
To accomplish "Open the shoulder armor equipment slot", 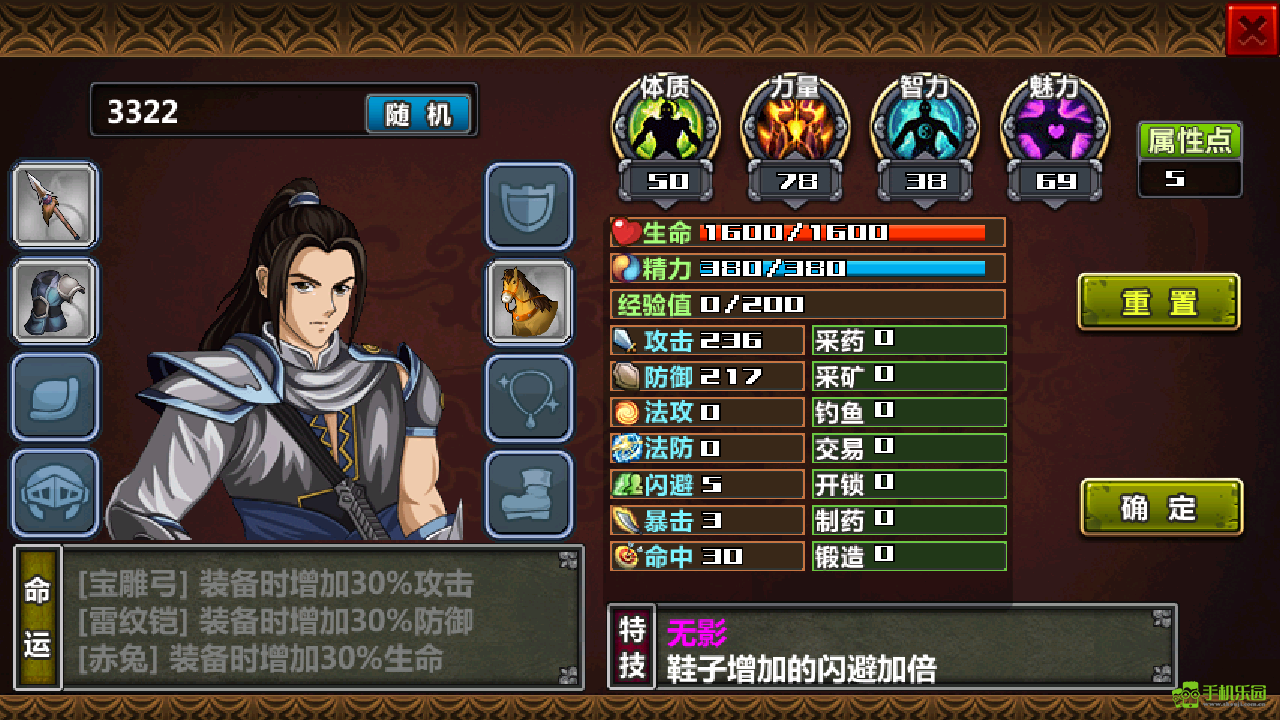I will [x=55, y=301].
